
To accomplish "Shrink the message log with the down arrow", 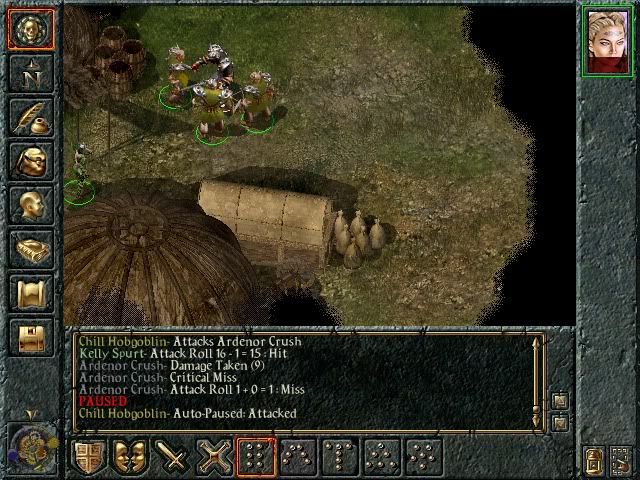I will (x=561, y=422).
